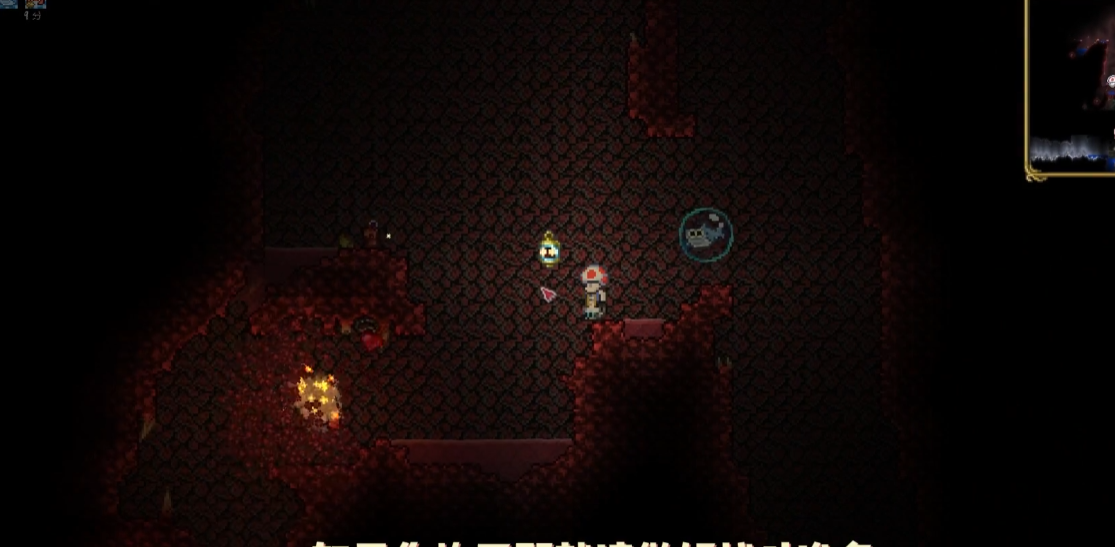This screenshot has width=1115, height=547.
Task: Select the blue buff icon
Action: click(x=8, y=4)
